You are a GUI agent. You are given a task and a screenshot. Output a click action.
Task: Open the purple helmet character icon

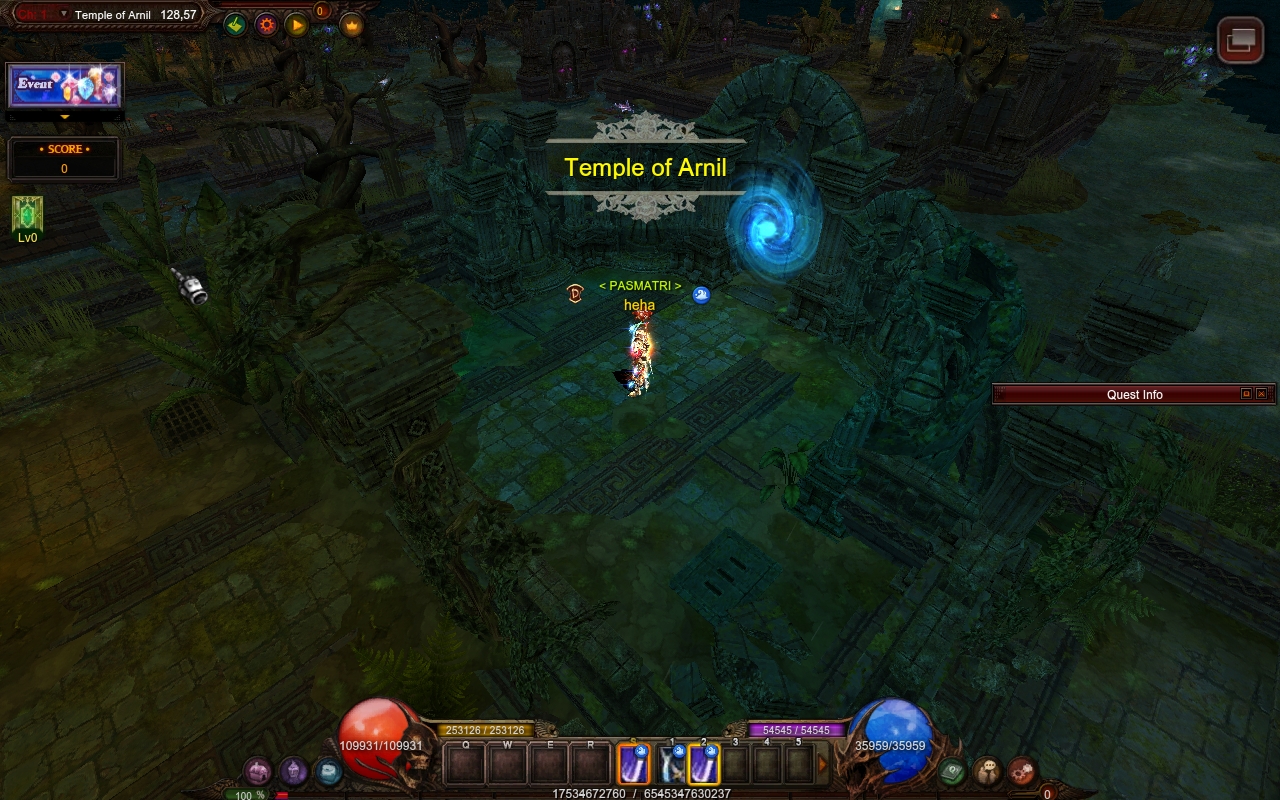293,771
